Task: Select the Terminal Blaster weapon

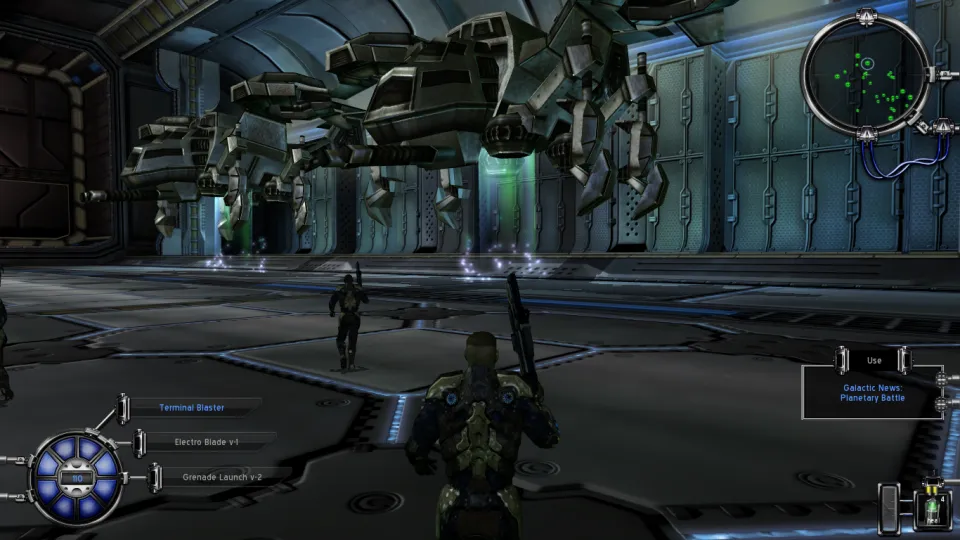Action: tap(191, 408)
